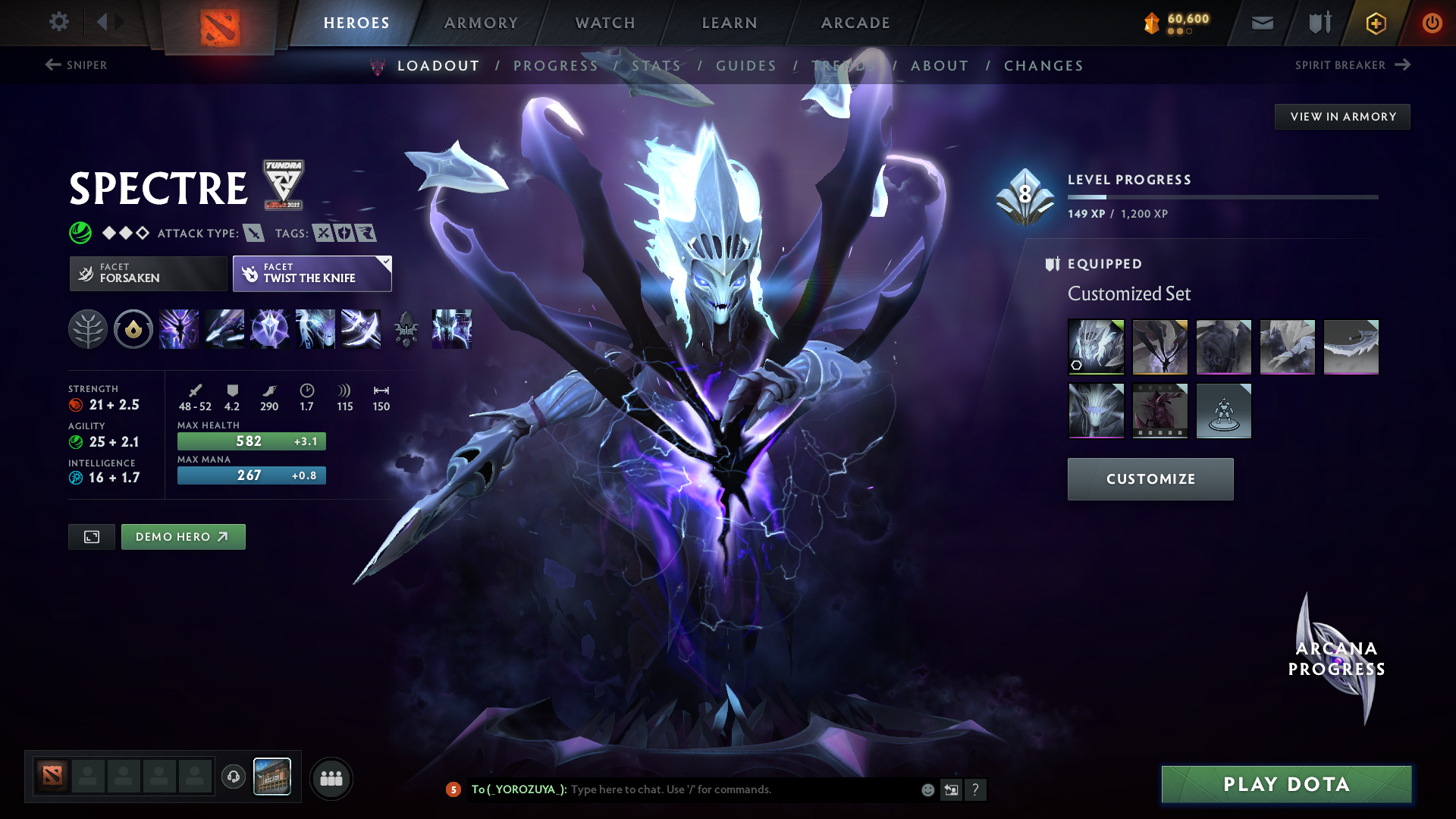The width and height of the screenshot is (1456, 819).
Task: Expand the Twist the Knife facet dropdown arrow
Action: click(386, 262)
